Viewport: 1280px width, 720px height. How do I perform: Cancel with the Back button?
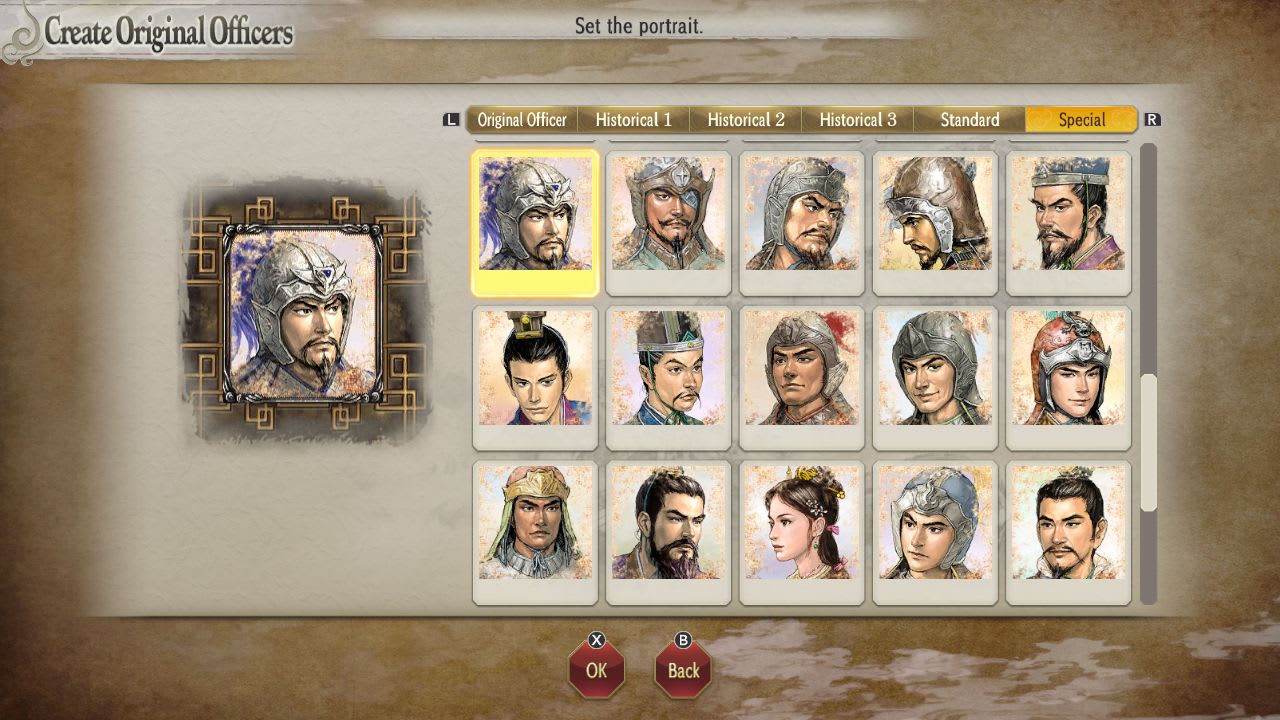pos(683,670)
